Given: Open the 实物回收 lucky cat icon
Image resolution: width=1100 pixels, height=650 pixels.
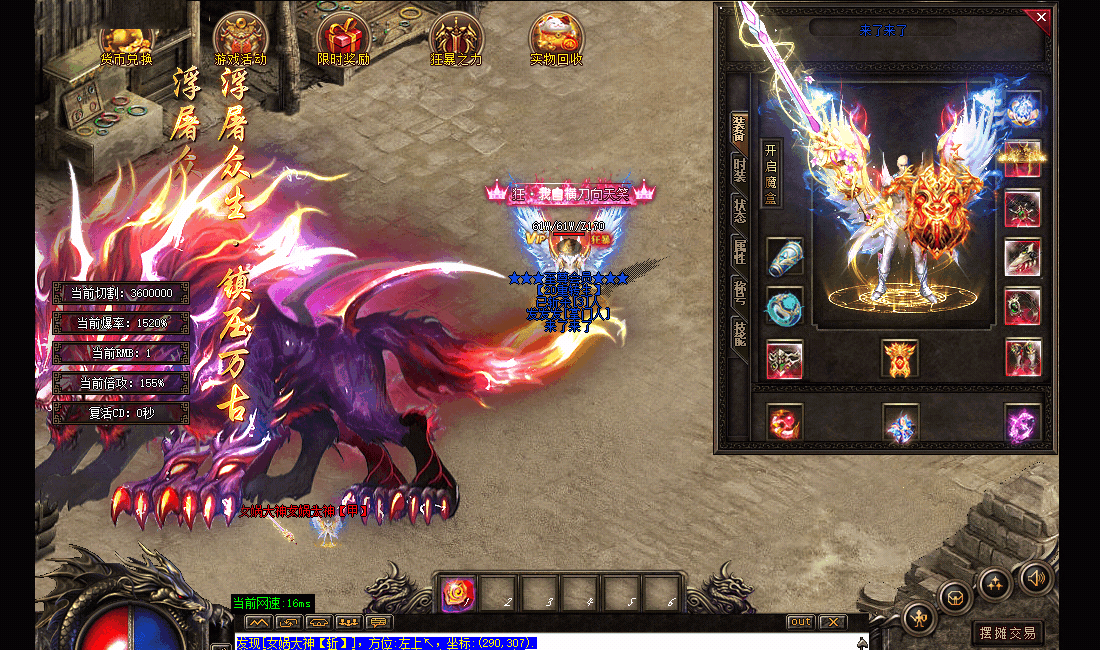Looking at the screenshot, I should pyautogui.click(x=556, y=40).
